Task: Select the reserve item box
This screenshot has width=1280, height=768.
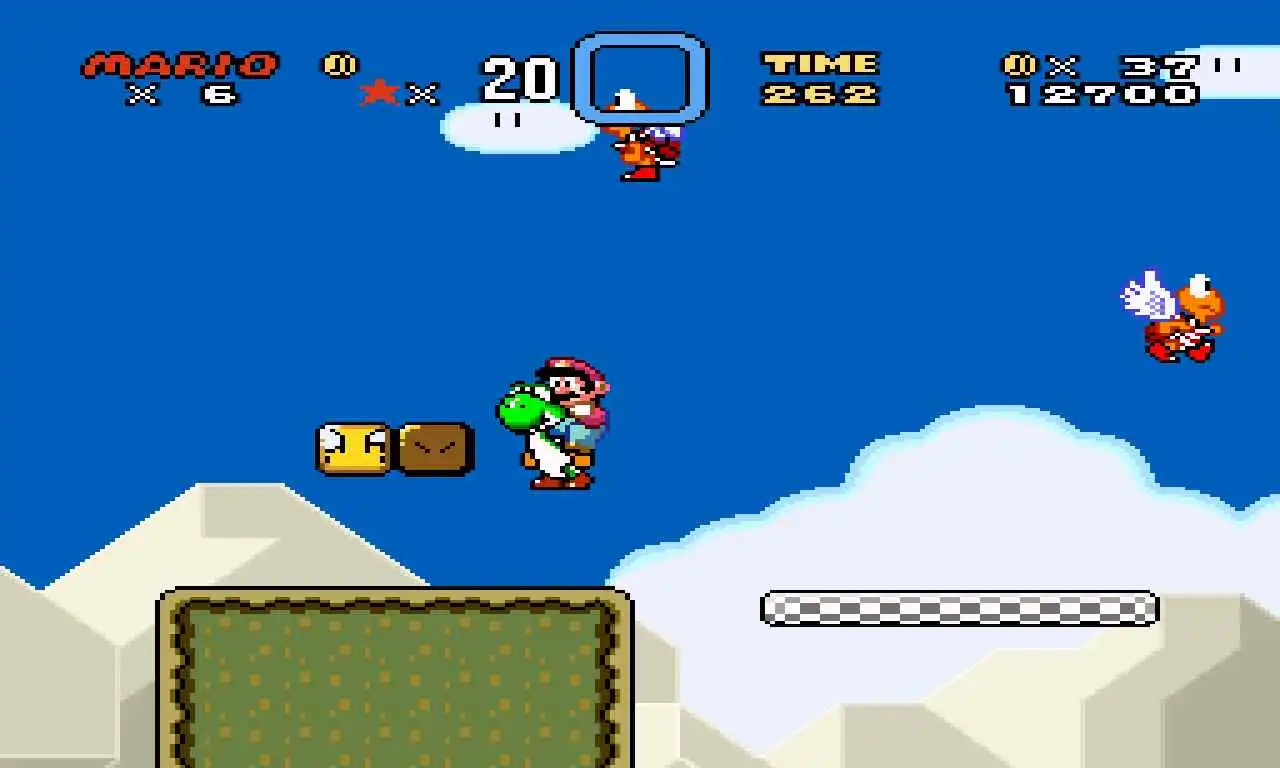Action: [x=640, y=78]
